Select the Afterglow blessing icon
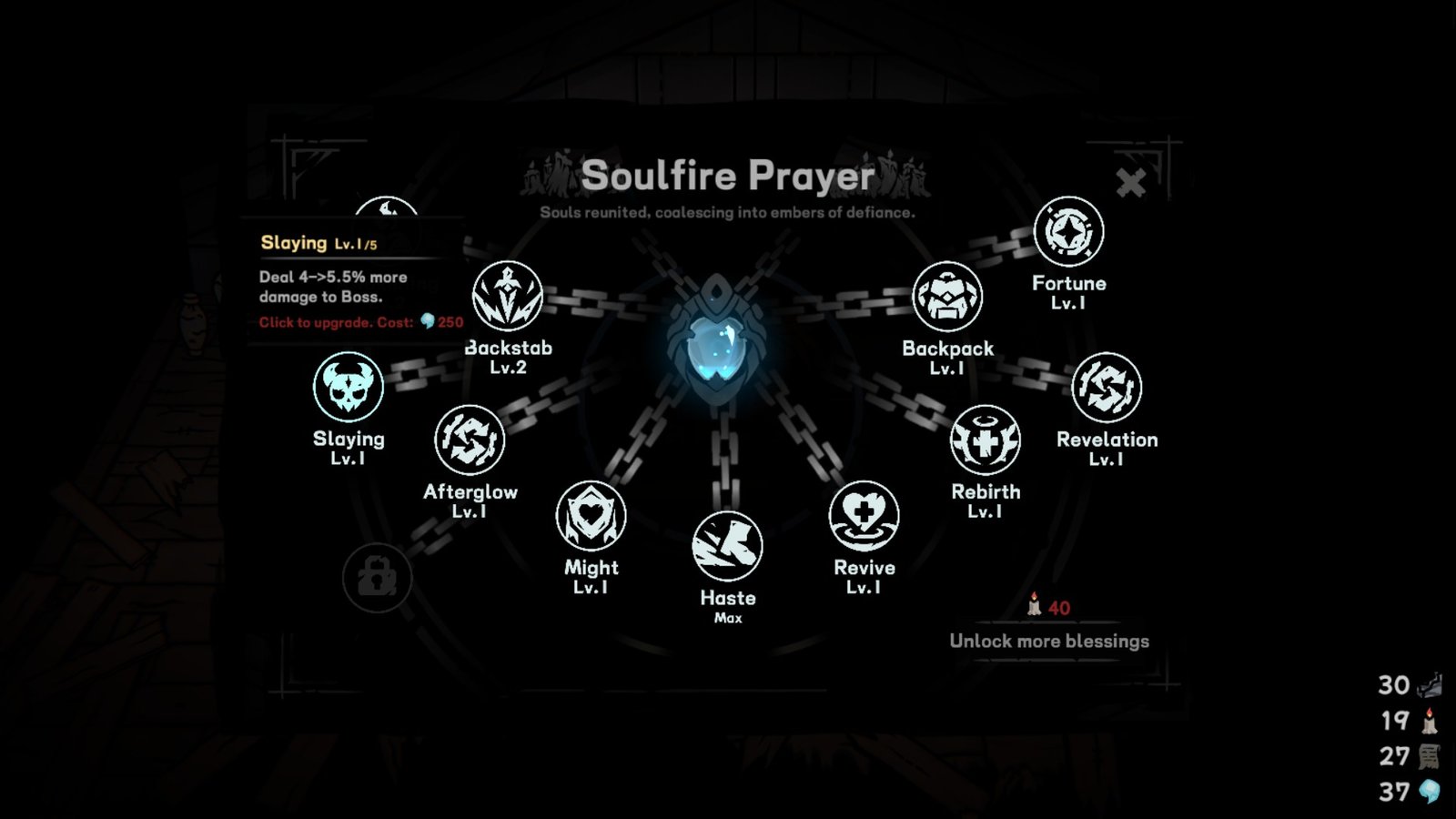 471,440
